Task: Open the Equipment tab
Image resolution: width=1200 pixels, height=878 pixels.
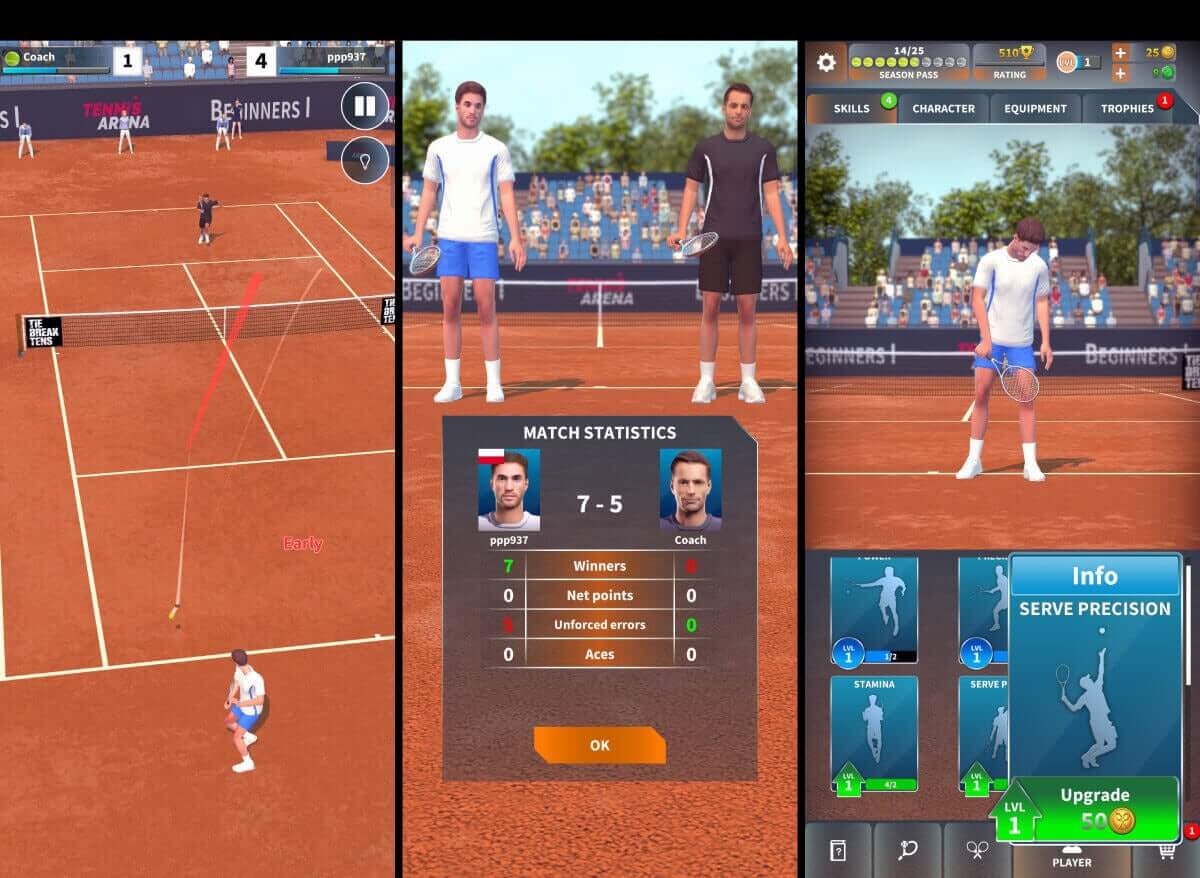Action: tap(1035, 108)
